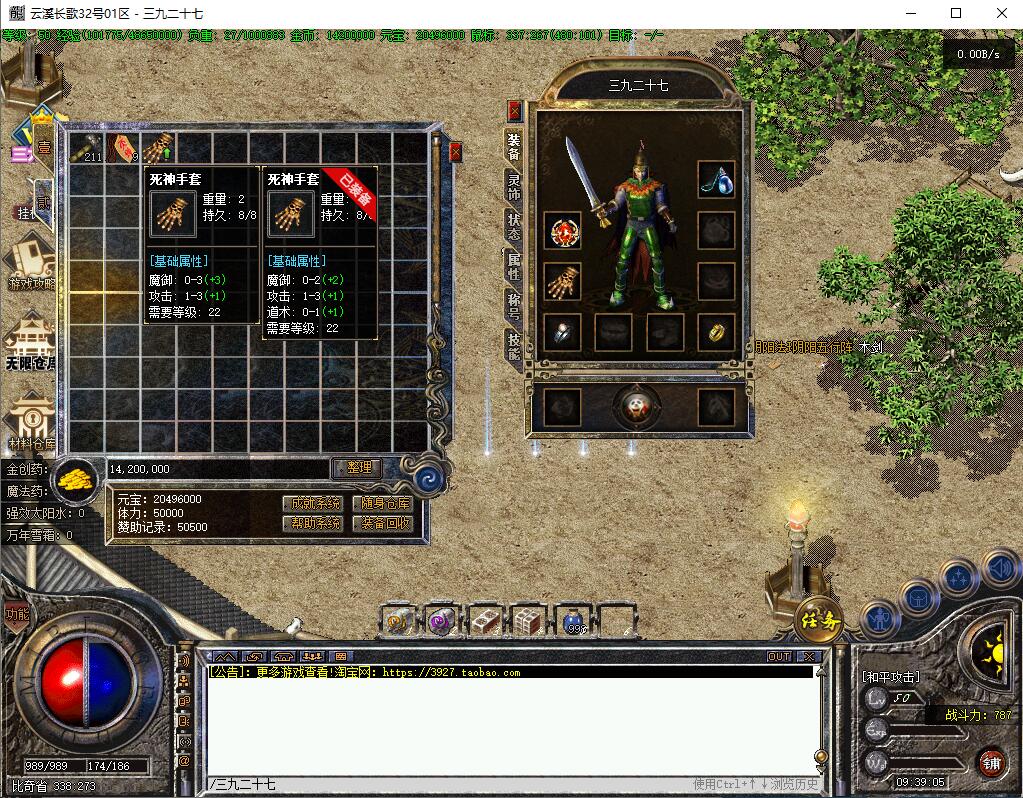
Task: Open the 属性 attributes tab
Action: tap(514, 265)
